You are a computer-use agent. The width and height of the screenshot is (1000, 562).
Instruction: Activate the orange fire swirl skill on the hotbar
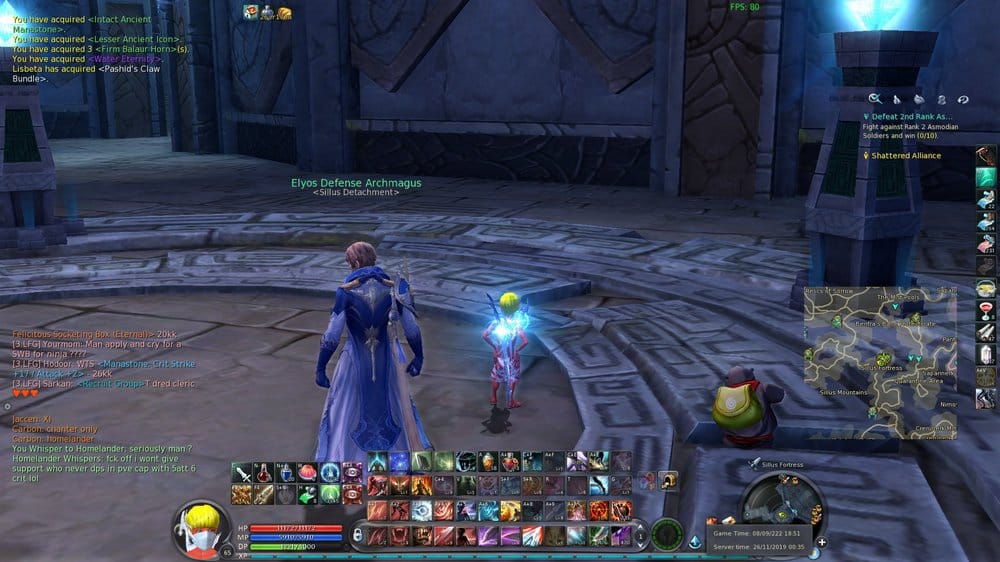click(599, 510)
